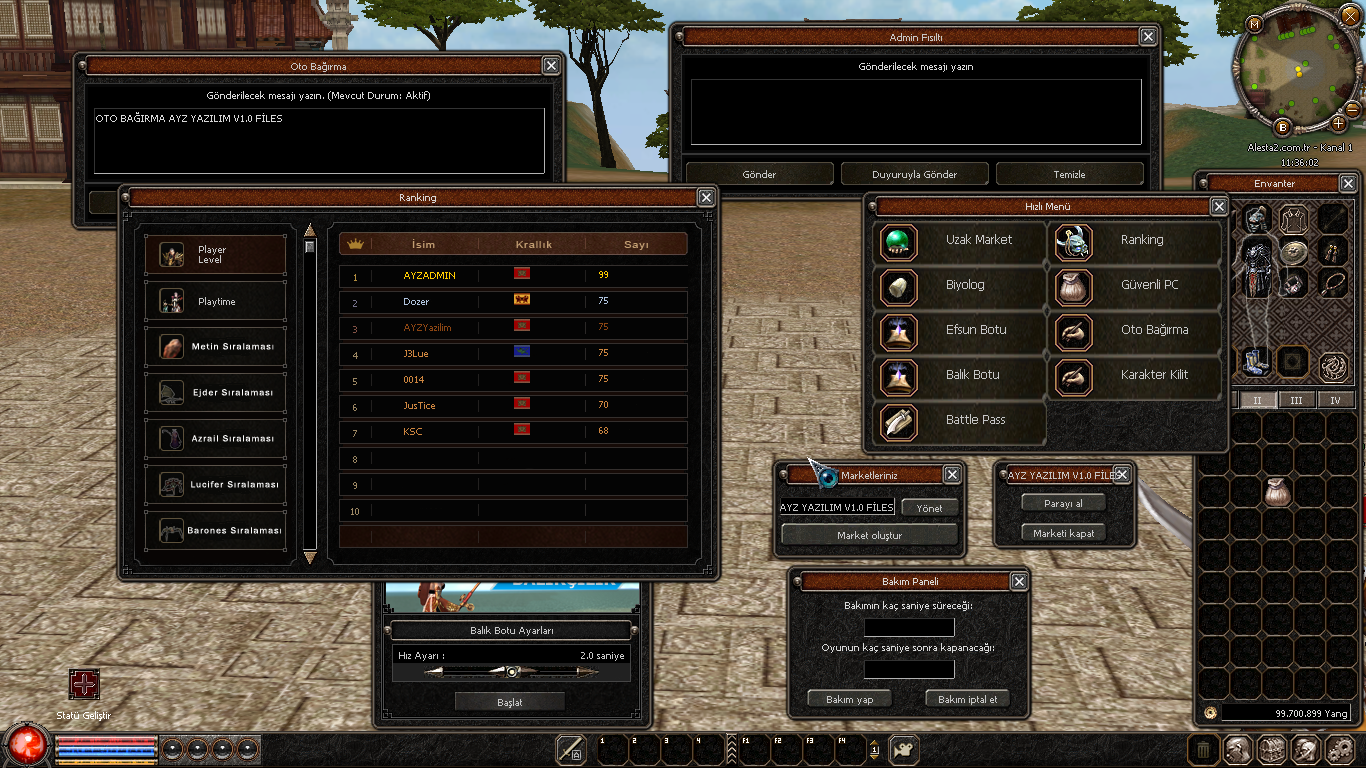Select the Playtime ranking category
Screen dimensions: 1366x768
(x=216, y=301)
